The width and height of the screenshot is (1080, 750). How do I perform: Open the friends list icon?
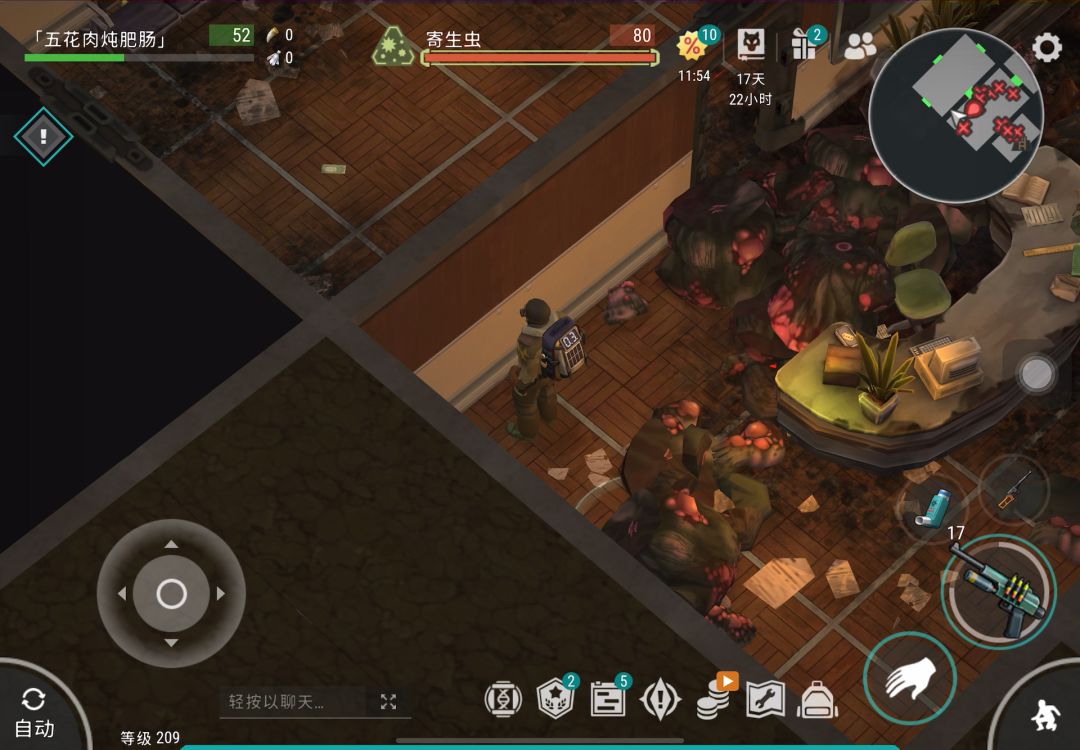(859, 46)
